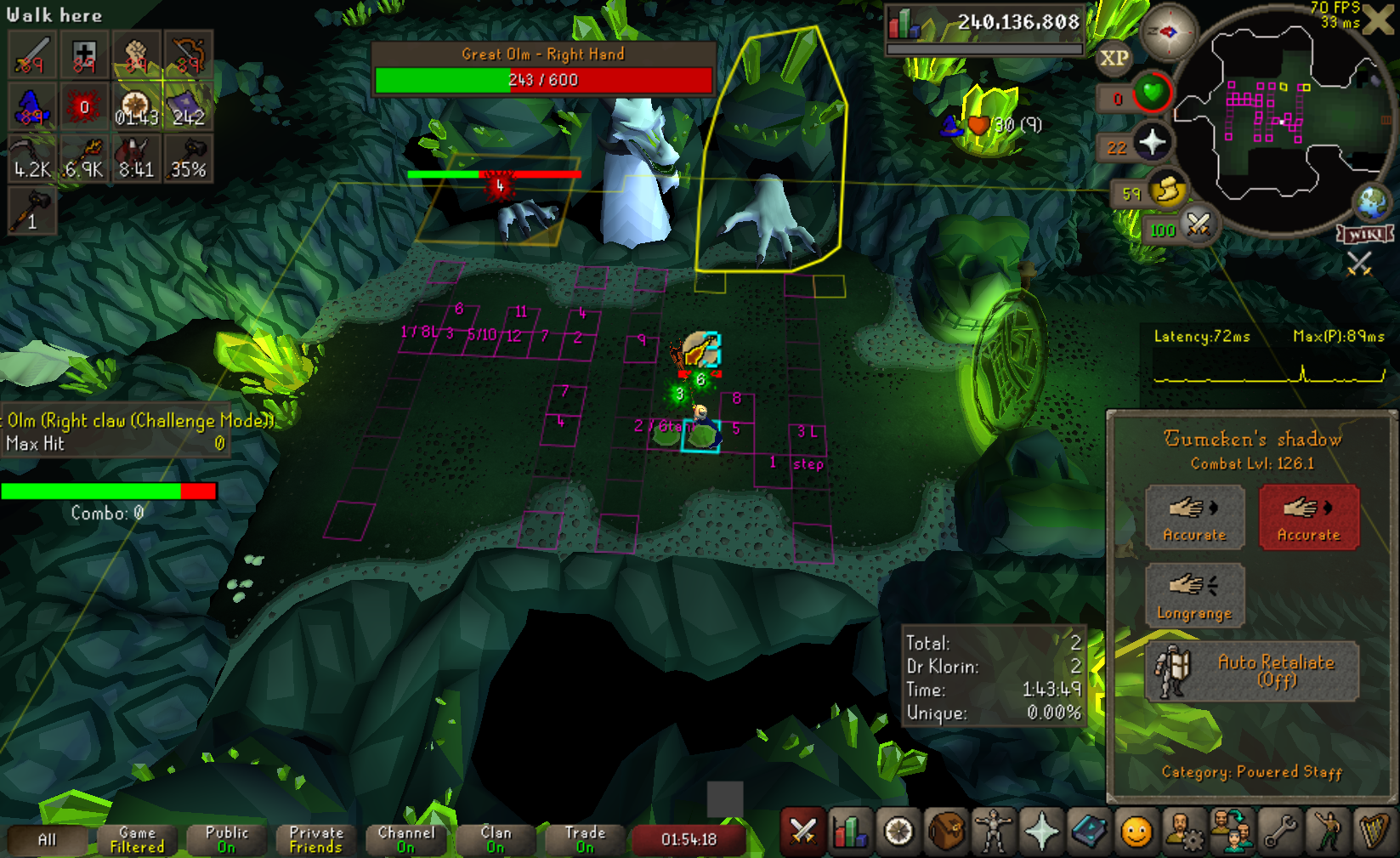Image resolution: width=1400 pixels, height=858 pixels.
Task: Switch to the Prayer star tab
Action: pyautogui.click(x=1041, y=832)
